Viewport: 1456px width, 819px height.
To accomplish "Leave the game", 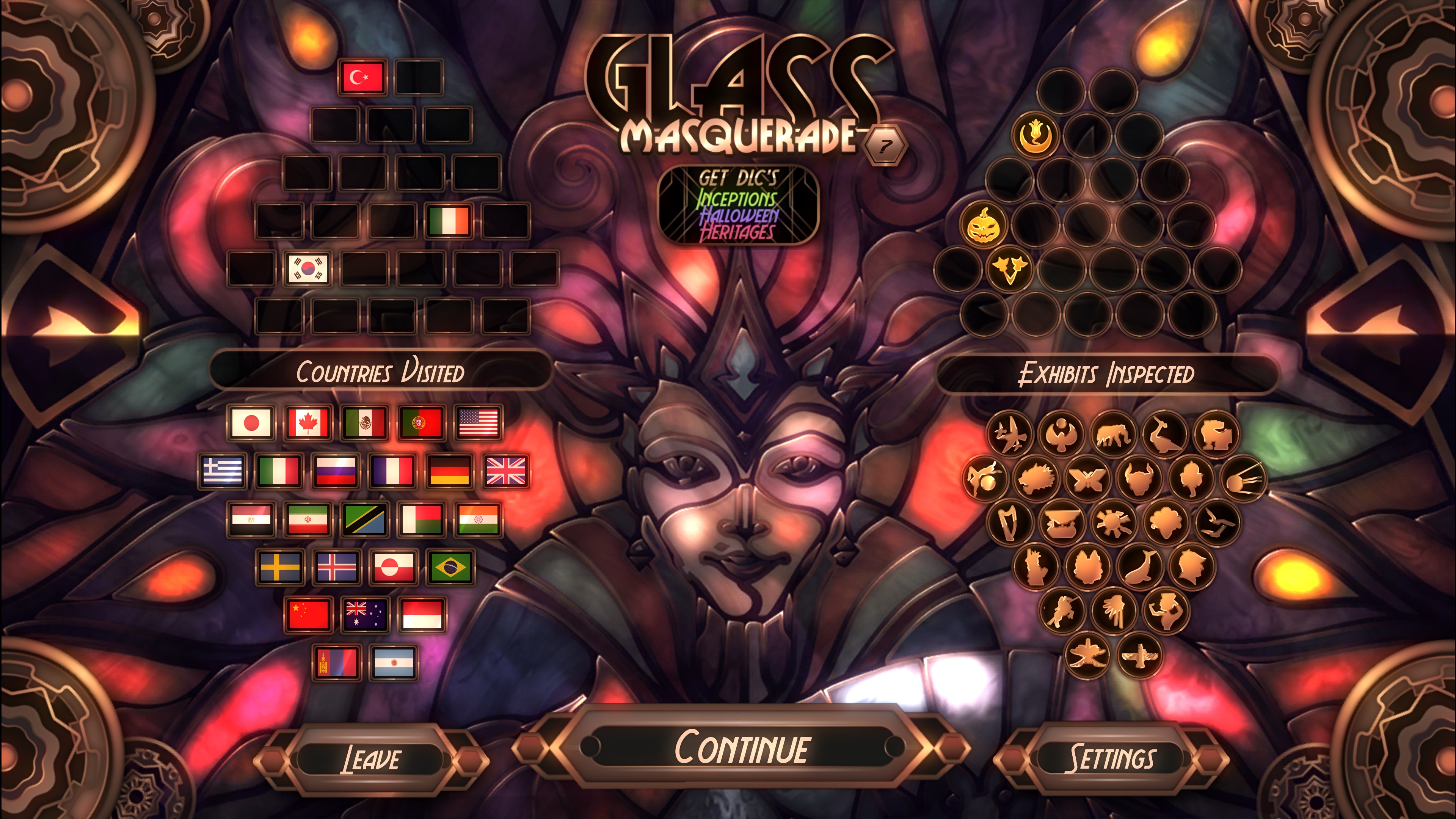I will click(371, 758).
